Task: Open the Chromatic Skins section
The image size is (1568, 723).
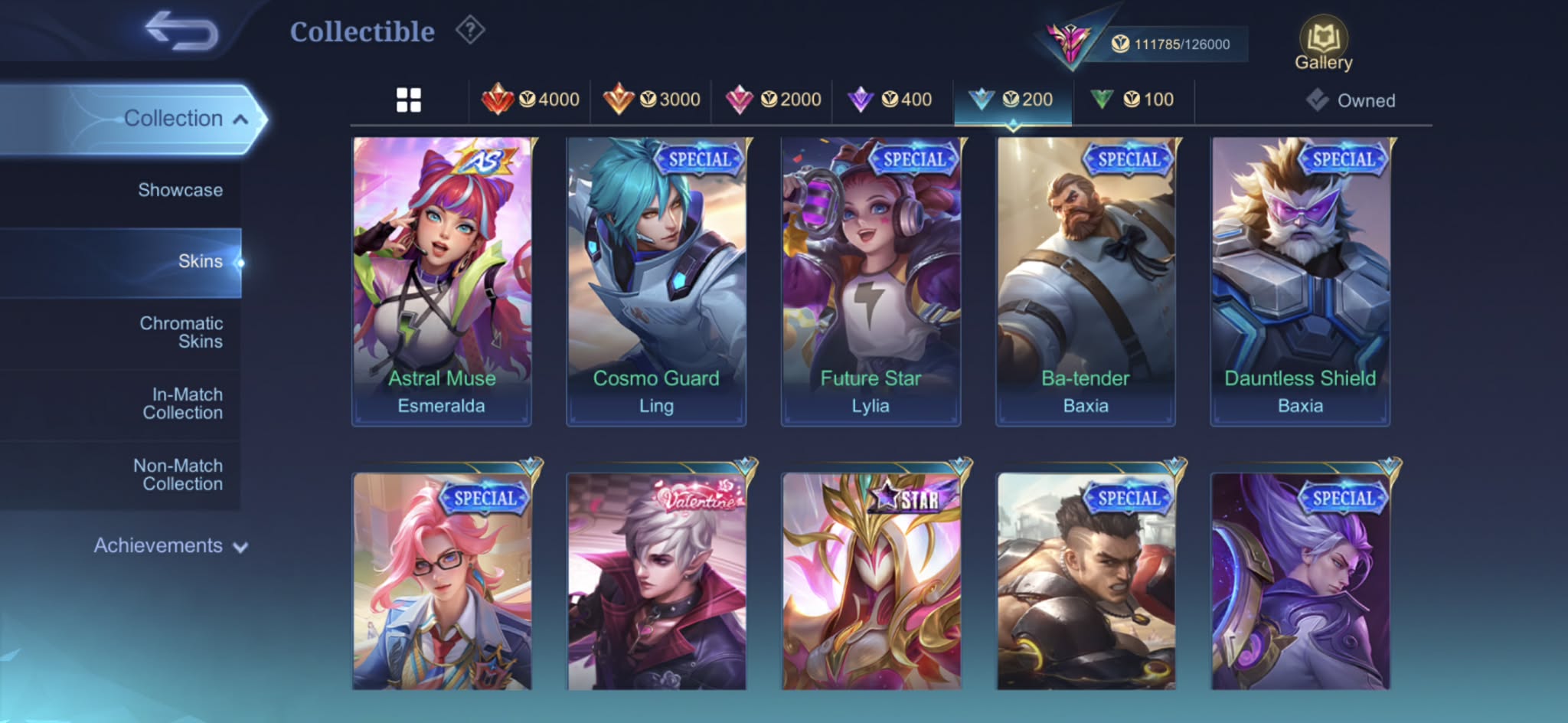Action: point(181,332)
